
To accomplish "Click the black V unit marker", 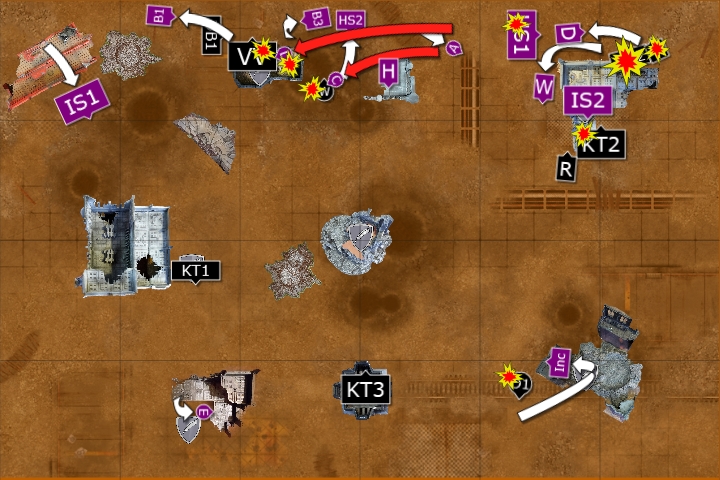I will 245,55.
